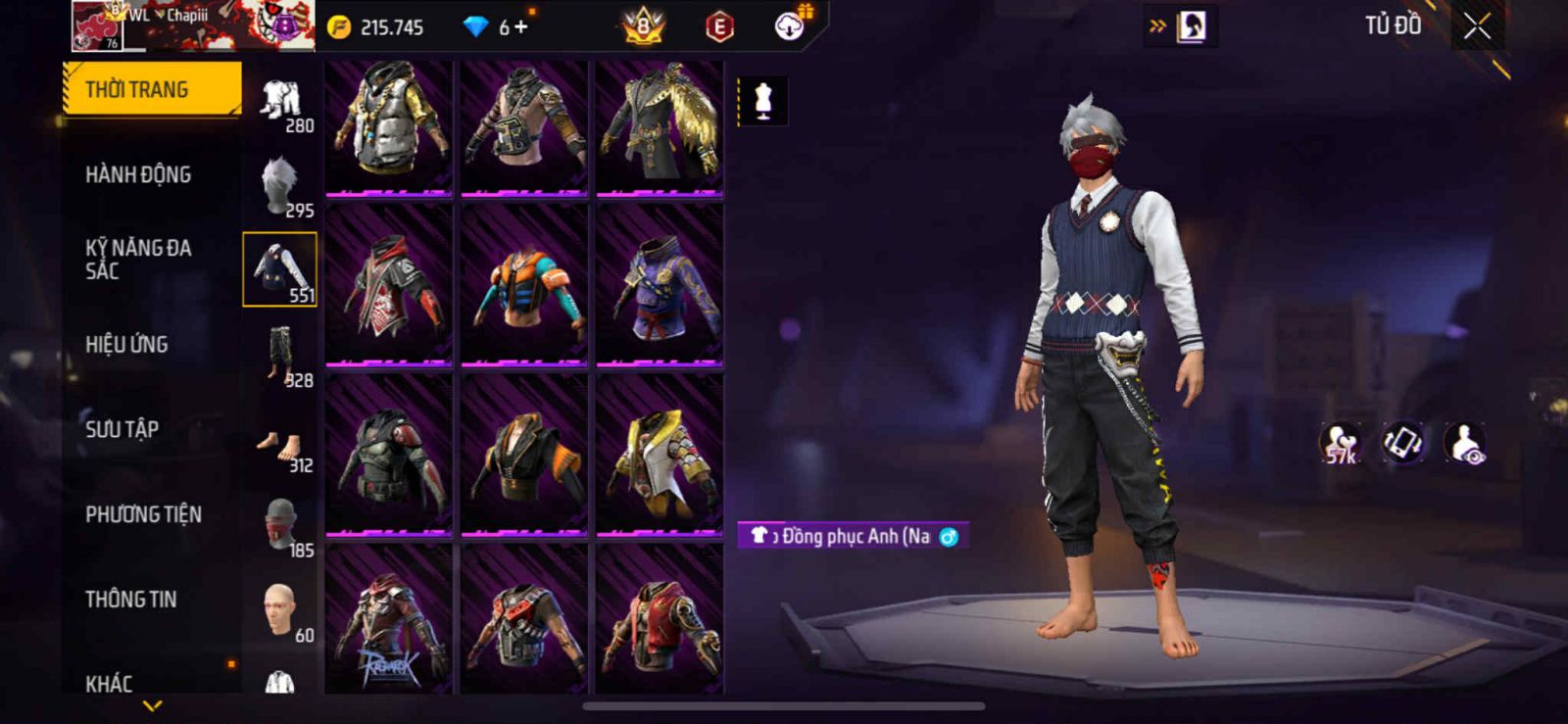1568x724 pixels.
Task: Open the pants category showing 328
Action: (x=280, y=356)
